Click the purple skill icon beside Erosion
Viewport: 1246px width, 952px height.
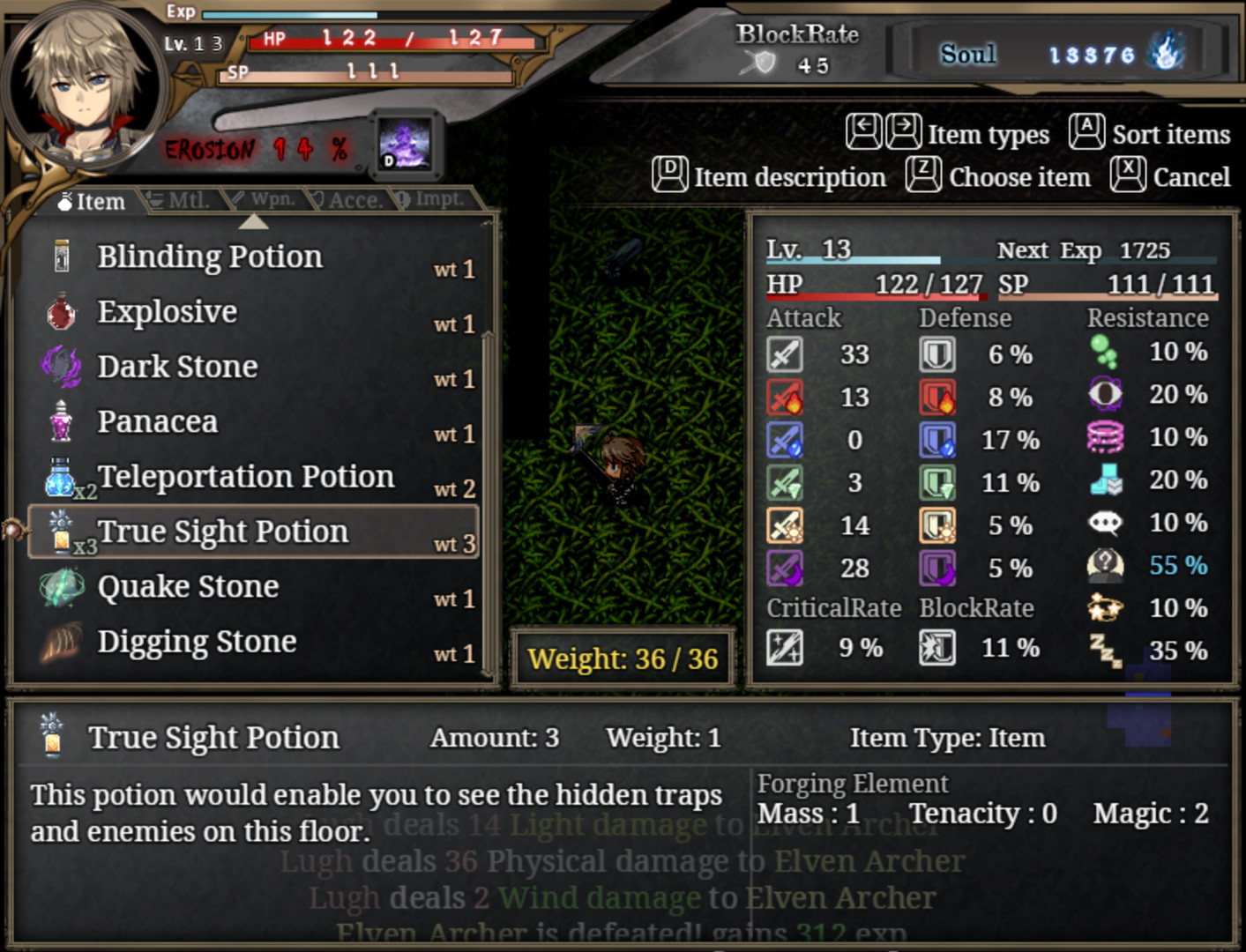(x=405, y=144)
